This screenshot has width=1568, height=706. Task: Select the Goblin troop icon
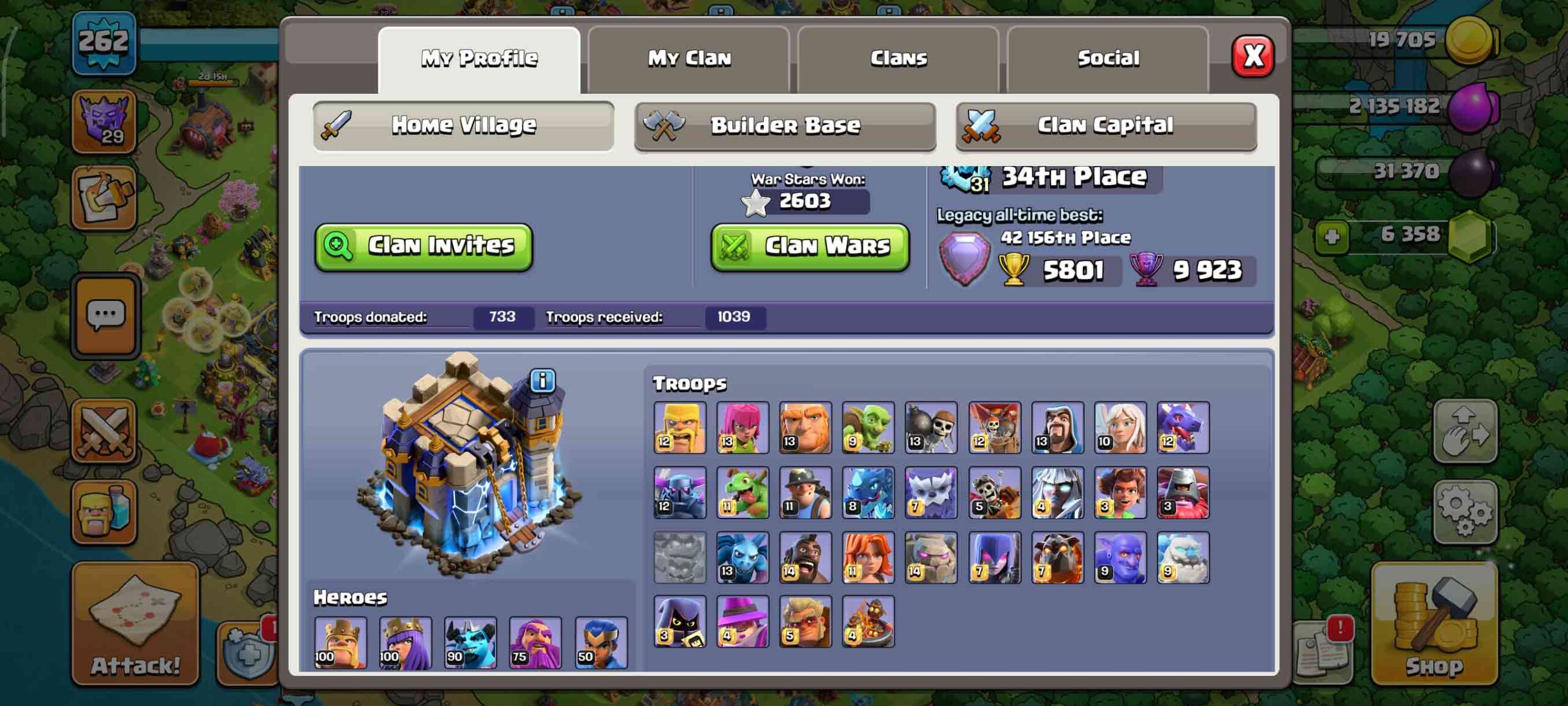(868, 427)
